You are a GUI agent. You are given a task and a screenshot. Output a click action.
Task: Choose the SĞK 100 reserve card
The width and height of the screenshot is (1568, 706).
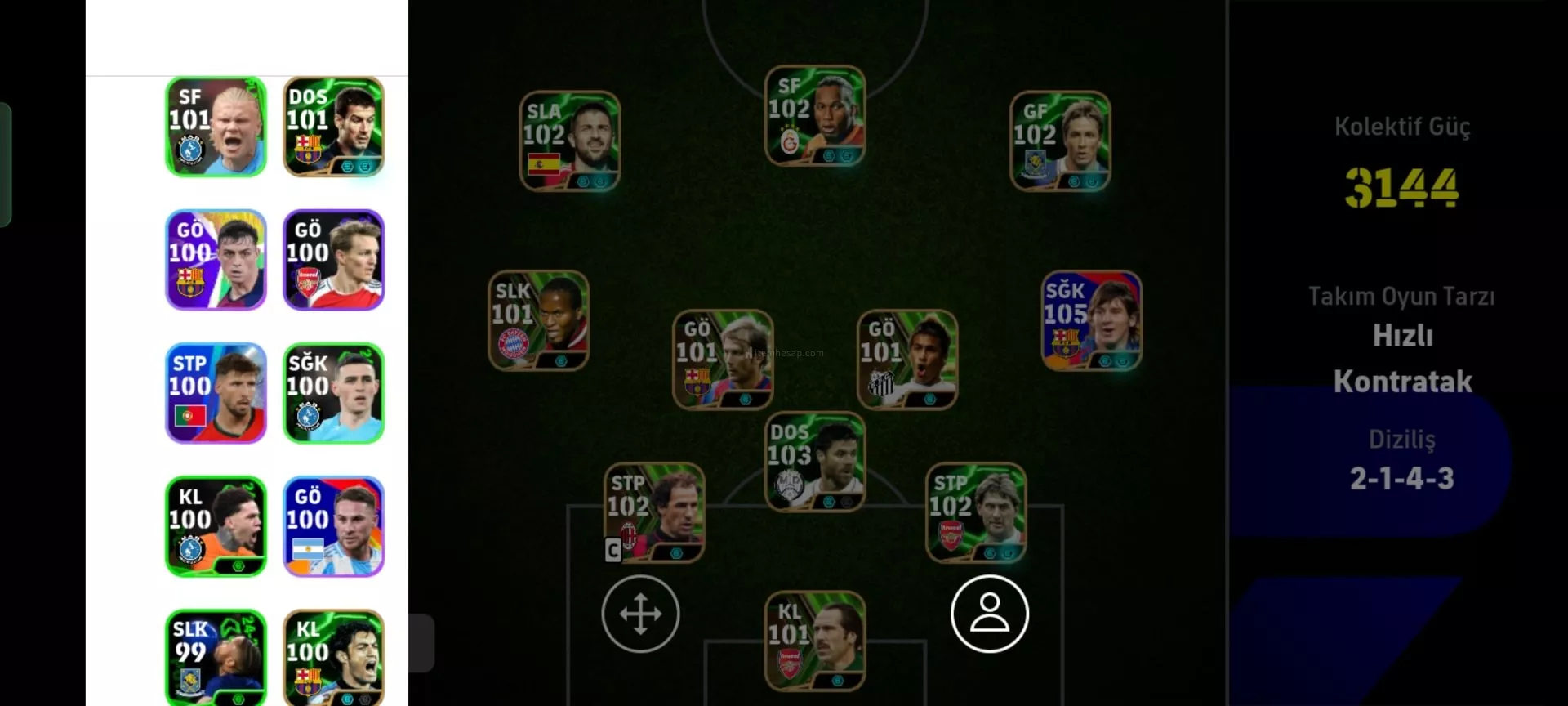pyautogui.click(x=333, y=393)
